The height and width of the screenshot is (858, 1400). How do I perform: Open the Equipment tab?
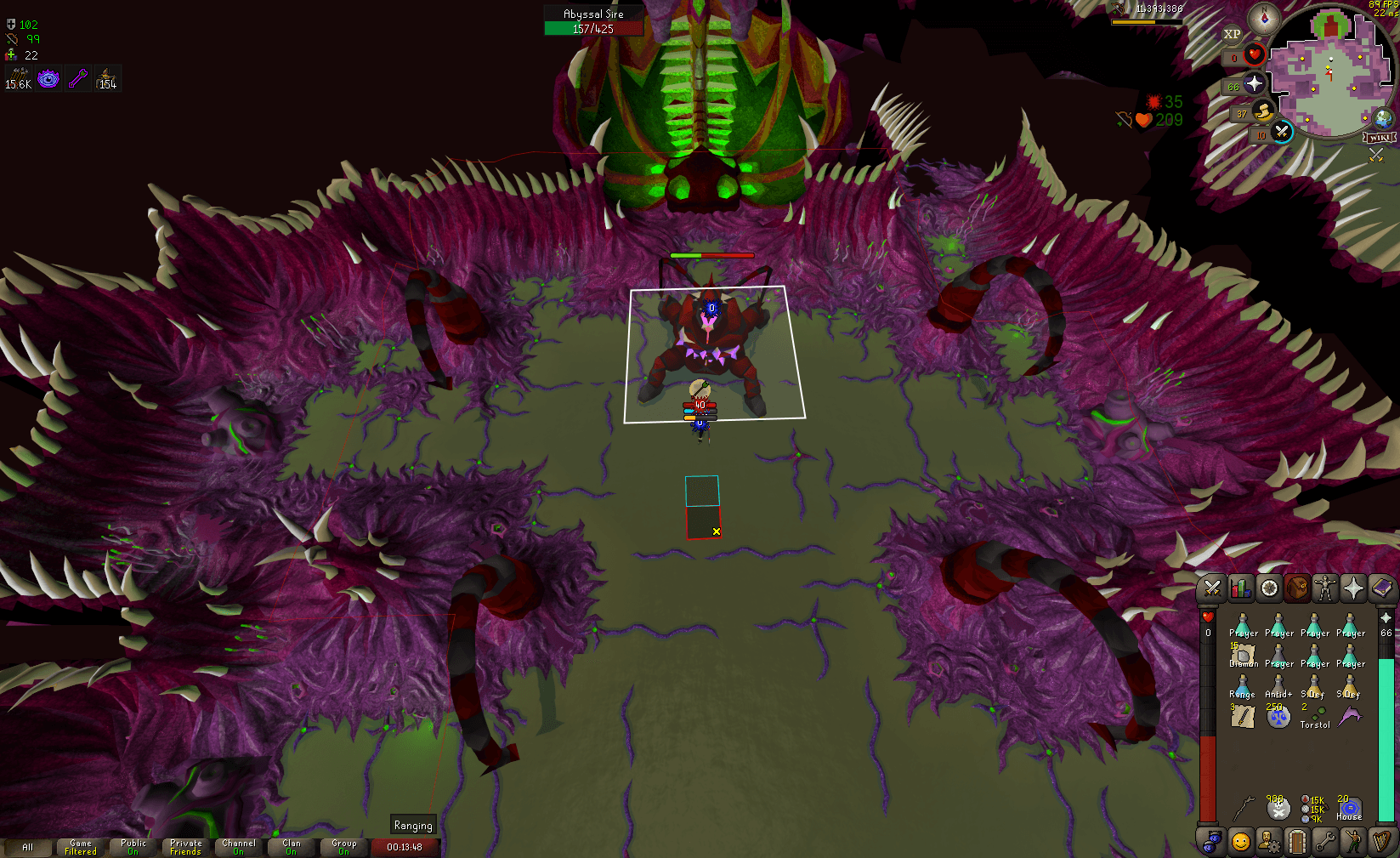tap(1324, 588)
